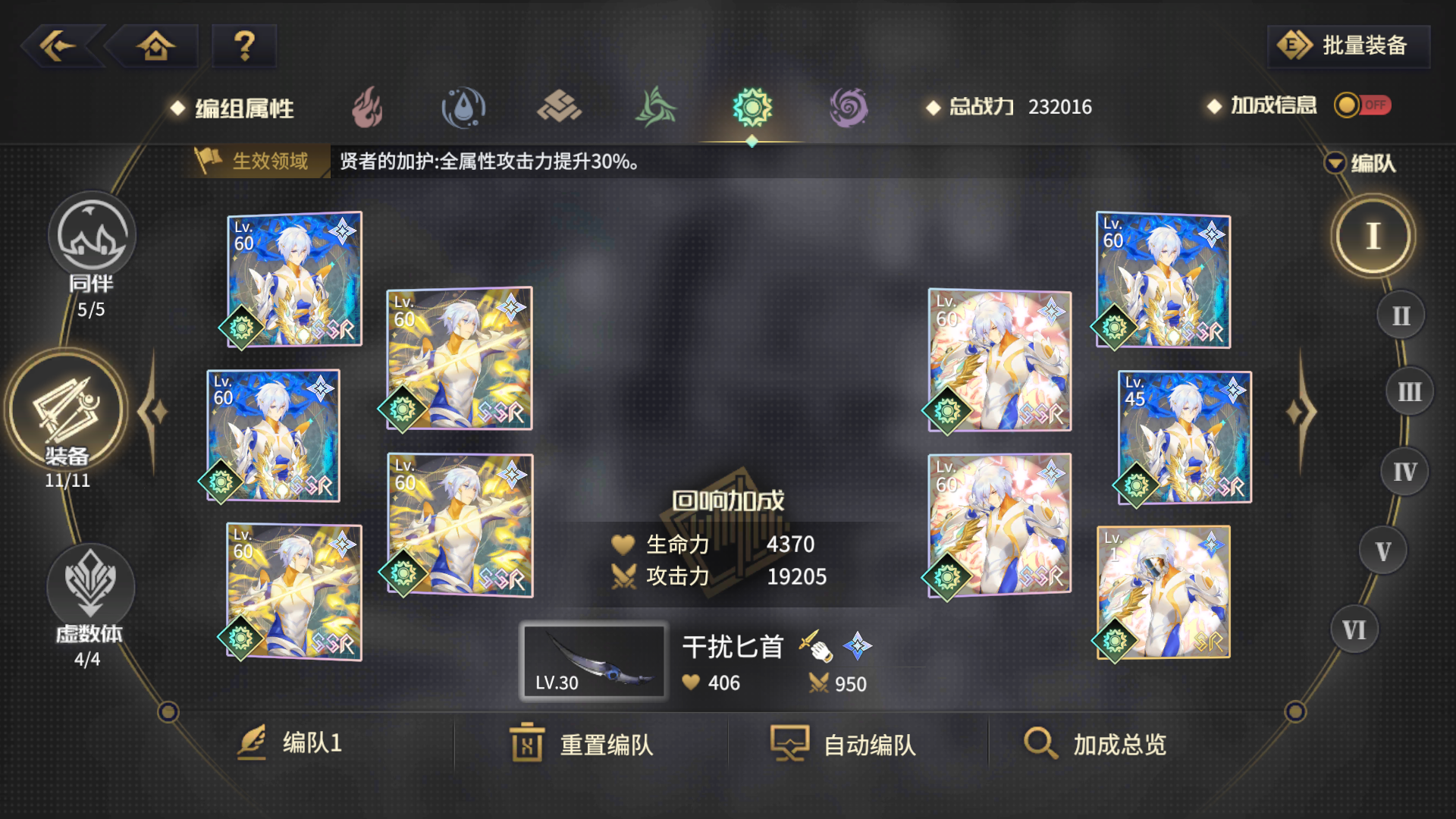Select the 干扰匕首 LV.30 weapon thumbnail

tap(594, 661)
